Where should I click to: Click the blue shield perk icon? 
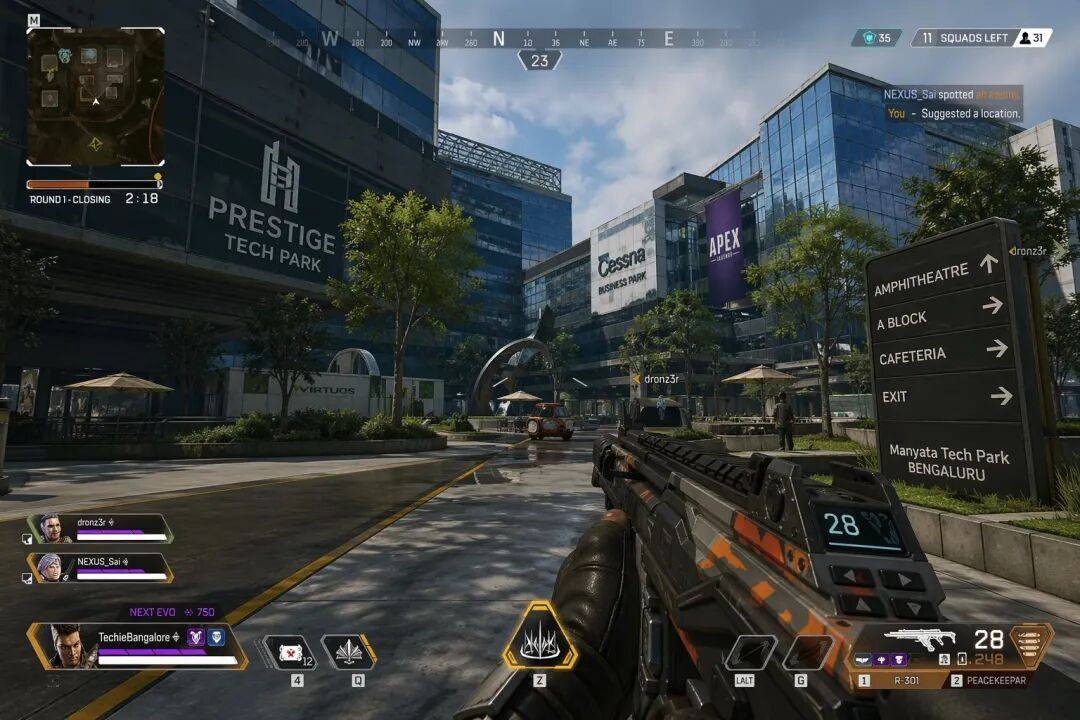click(216, 637)
